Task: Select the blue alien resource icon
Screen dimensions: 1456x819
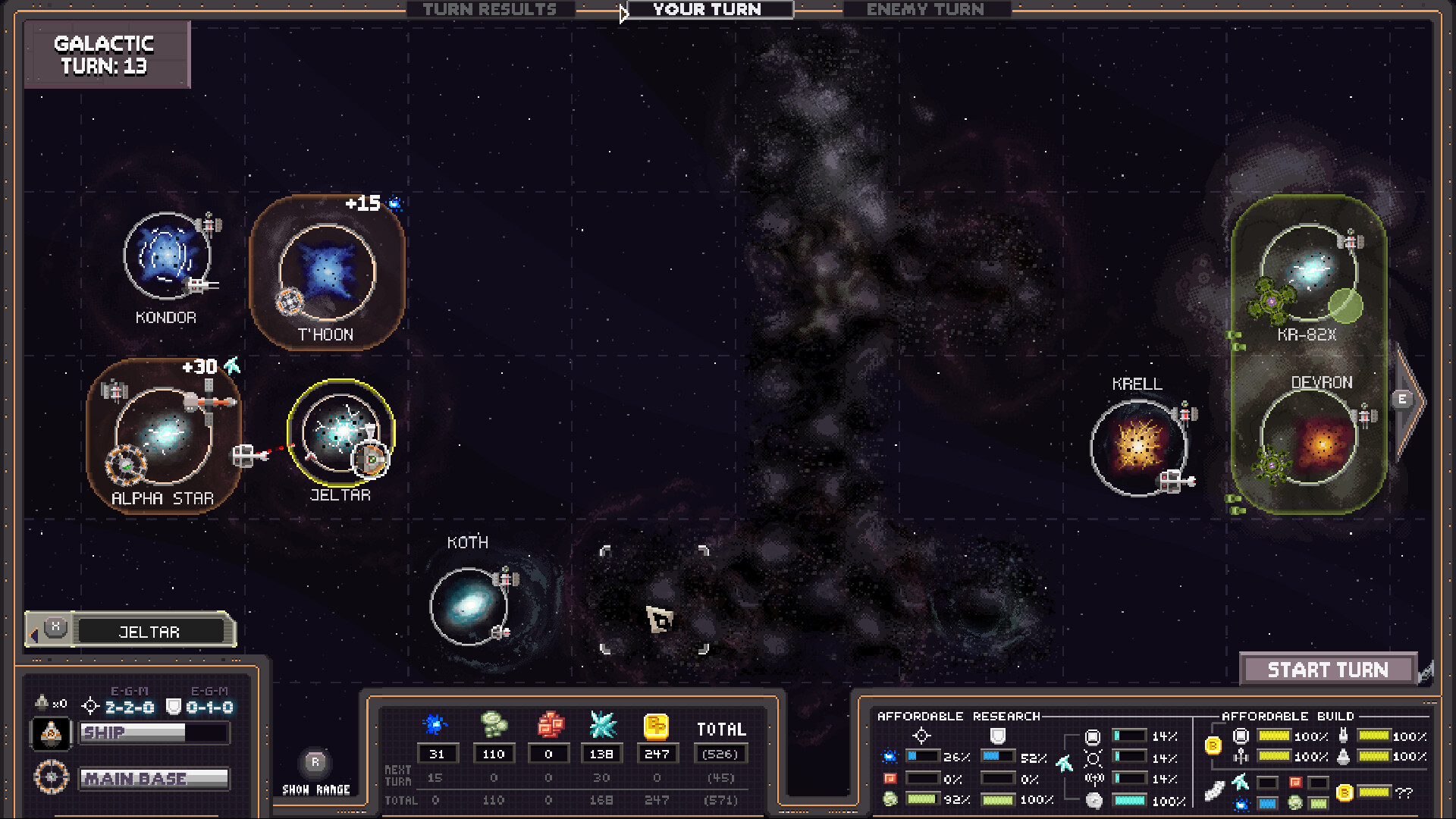Action: pyautogui.click(x=437, y=725)
